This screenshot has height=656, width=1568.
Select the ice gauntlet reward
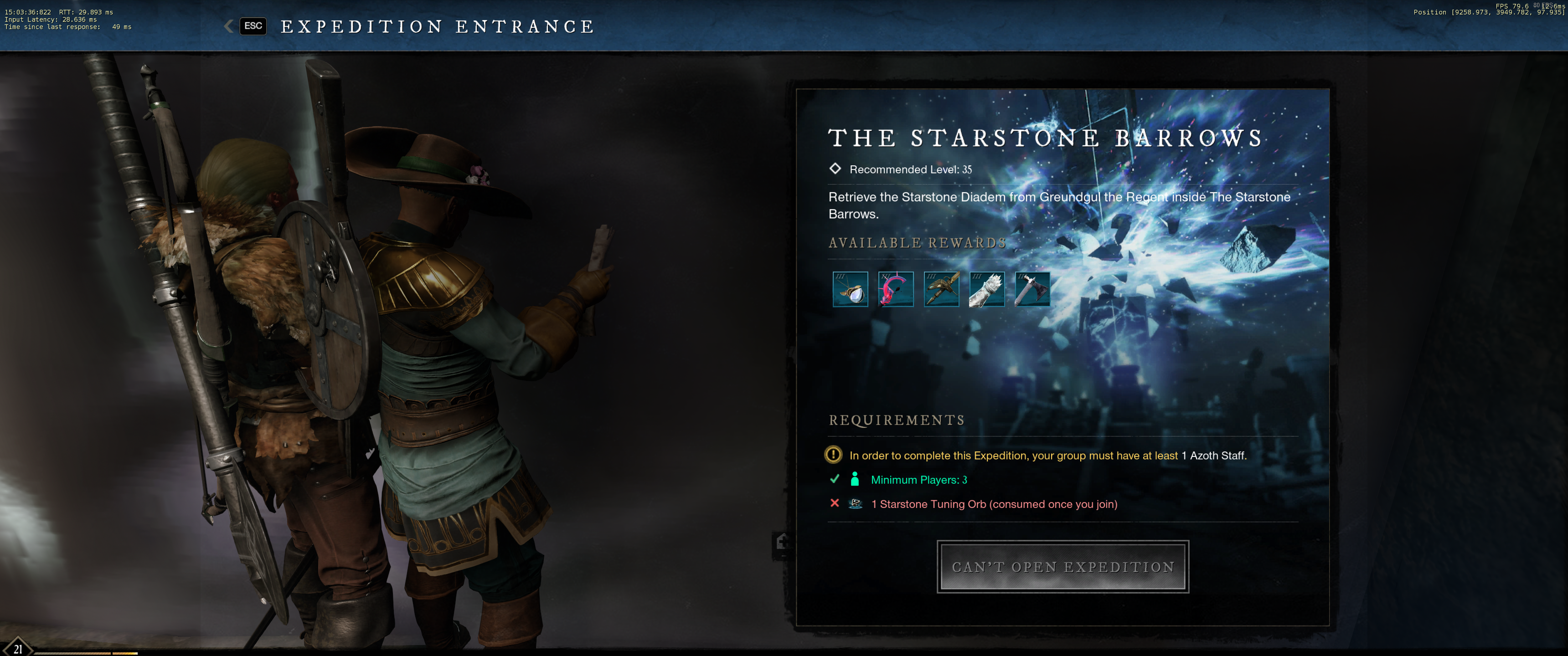987,289
